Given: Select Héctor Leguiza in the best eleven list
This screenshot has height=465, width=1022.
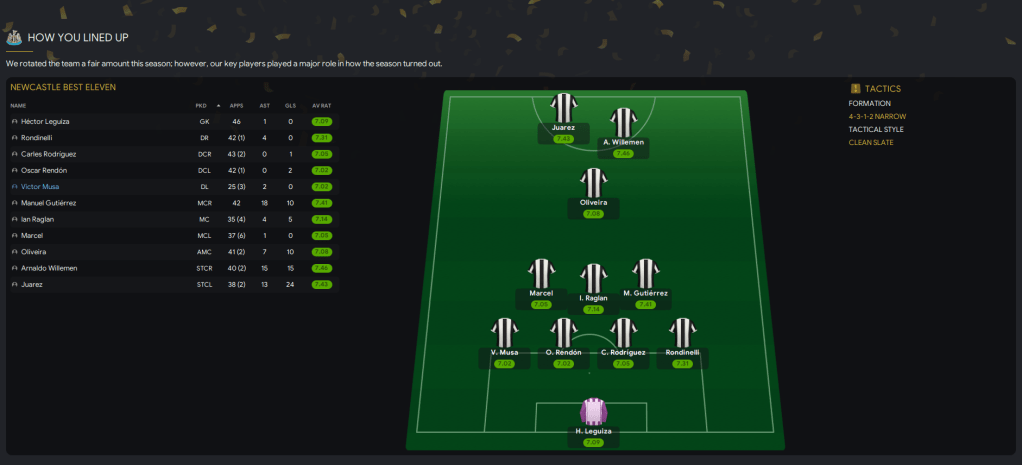Looking at the screenshot, I should [45, 121].
